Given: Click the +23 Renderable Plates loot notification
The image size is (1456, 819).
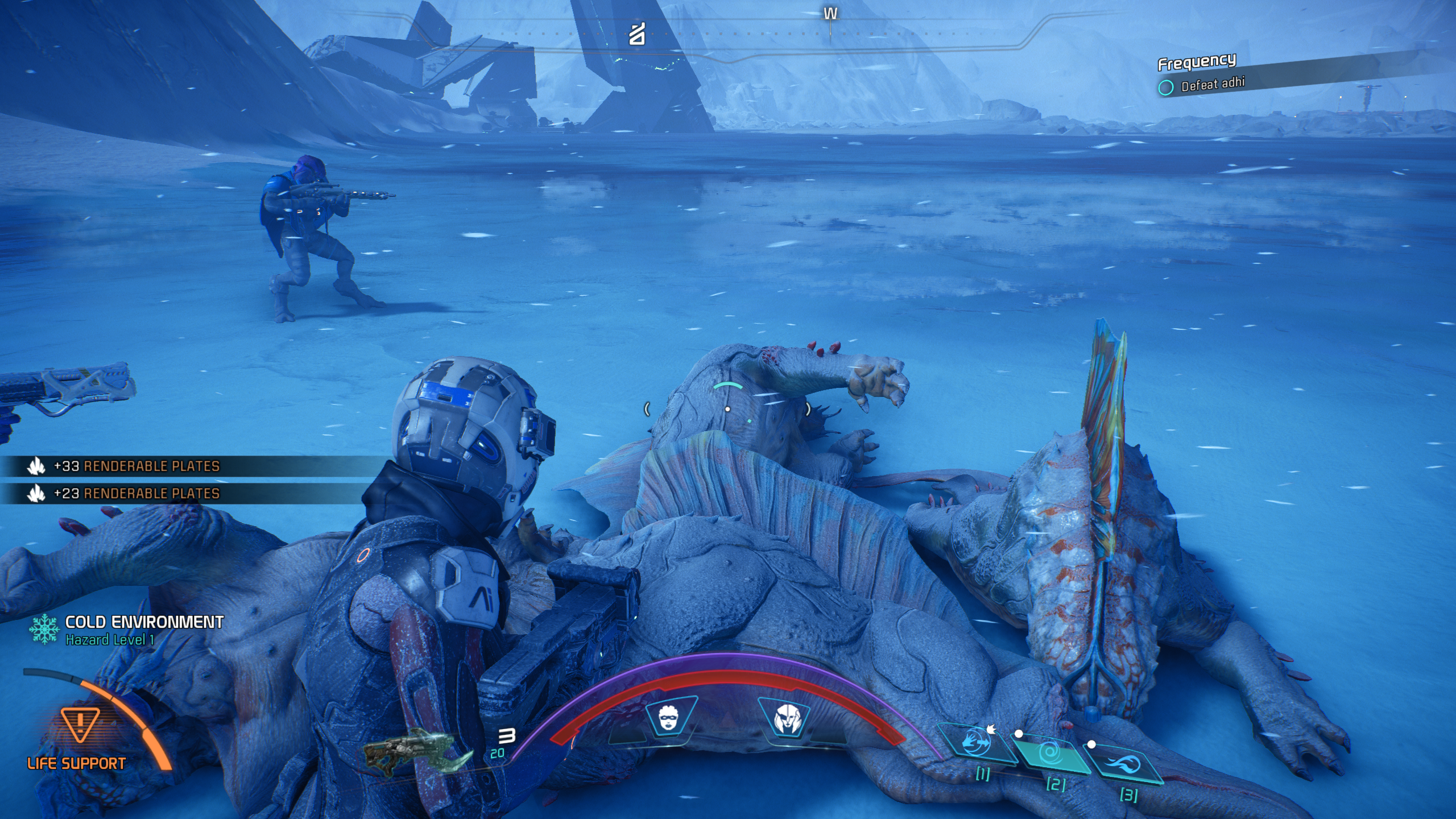Looking at the screenshot, I should pyautogui.click(x=136, y=493).
